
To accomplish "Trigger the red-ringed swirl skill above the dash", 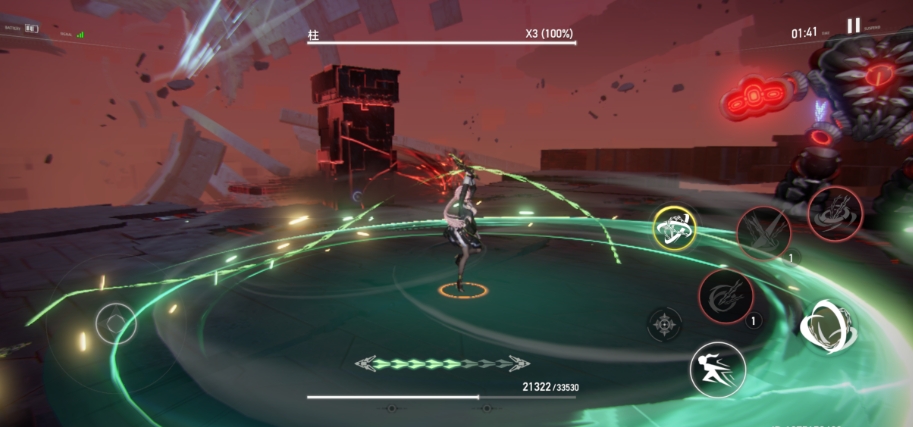I will pos(726,298).
